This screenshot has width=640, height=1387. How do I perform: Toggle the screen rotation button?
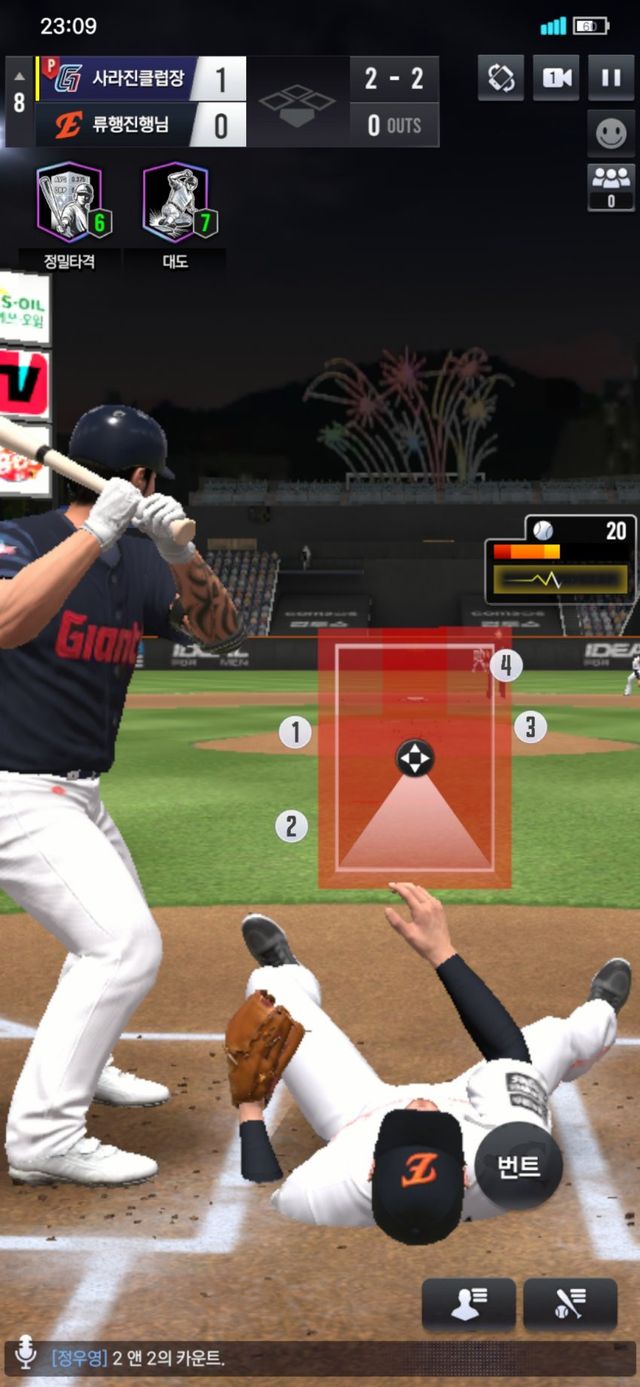pyautogui.click(x=501, y=78)
